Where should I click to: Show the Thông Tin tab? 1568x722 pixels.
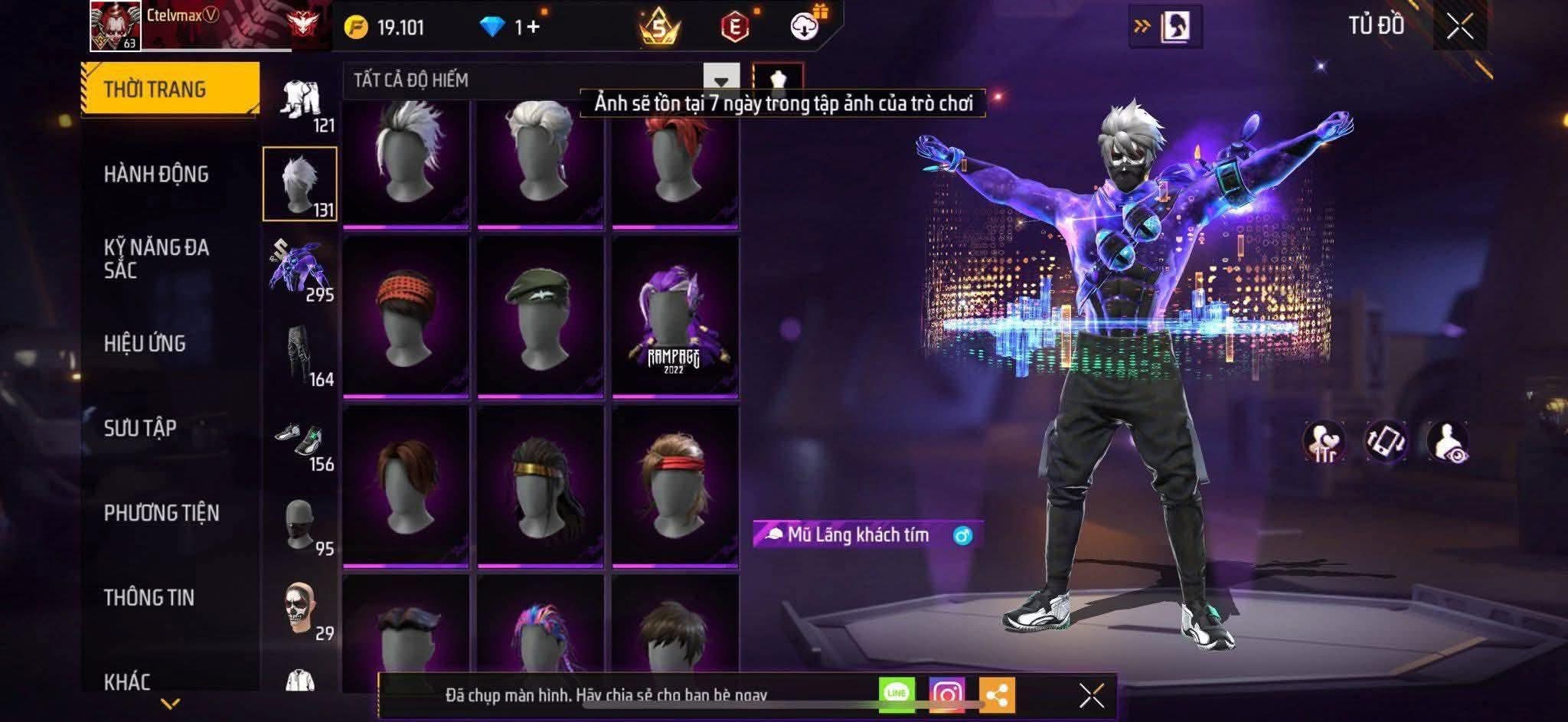point(149,598)
